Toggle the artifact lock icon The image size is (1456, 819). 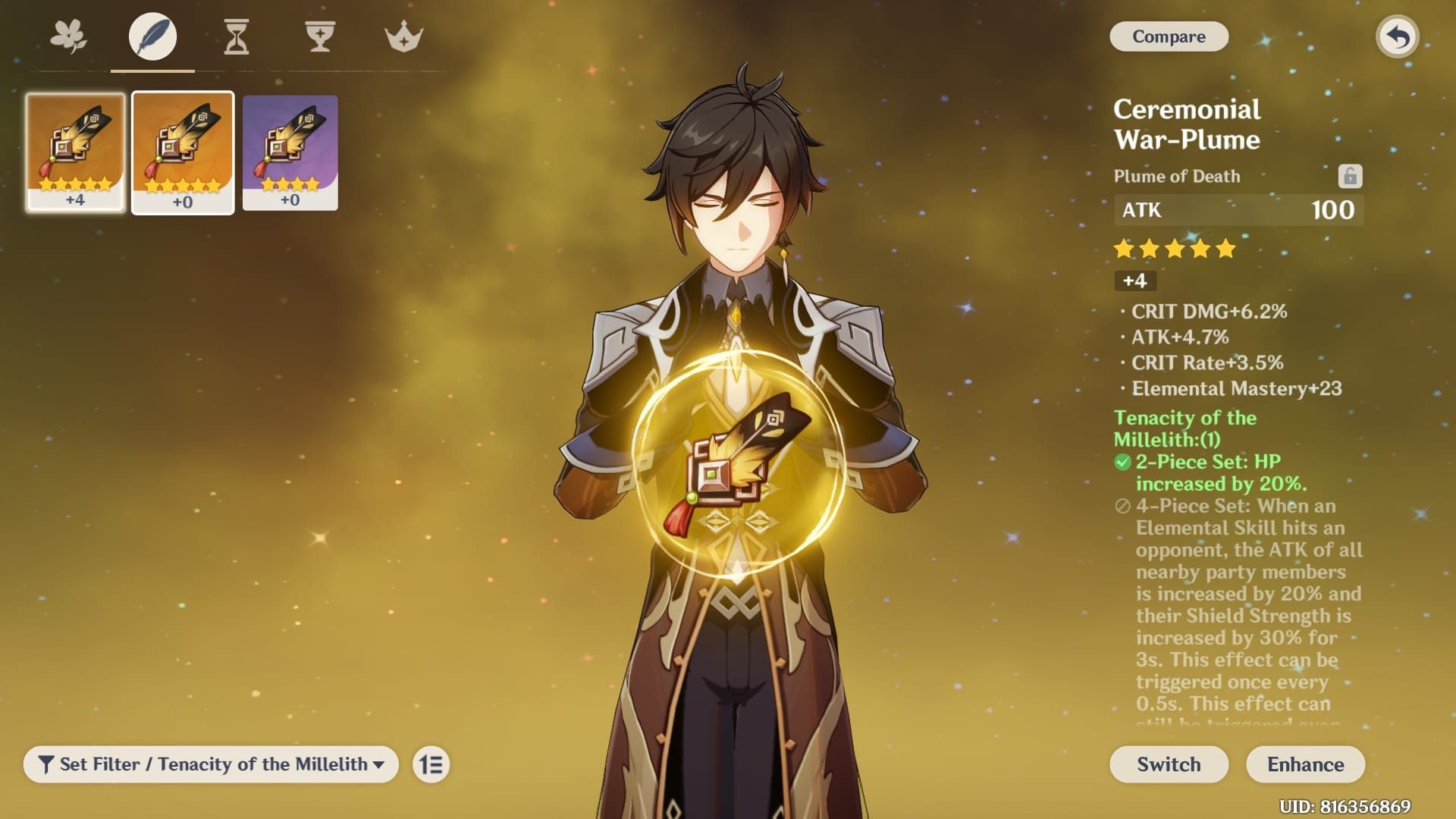(1350, 176)
